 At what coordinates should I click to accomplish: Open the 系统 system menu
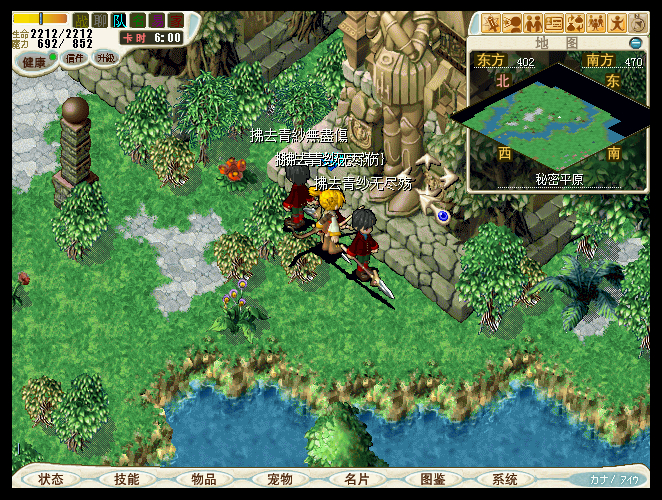505,480
